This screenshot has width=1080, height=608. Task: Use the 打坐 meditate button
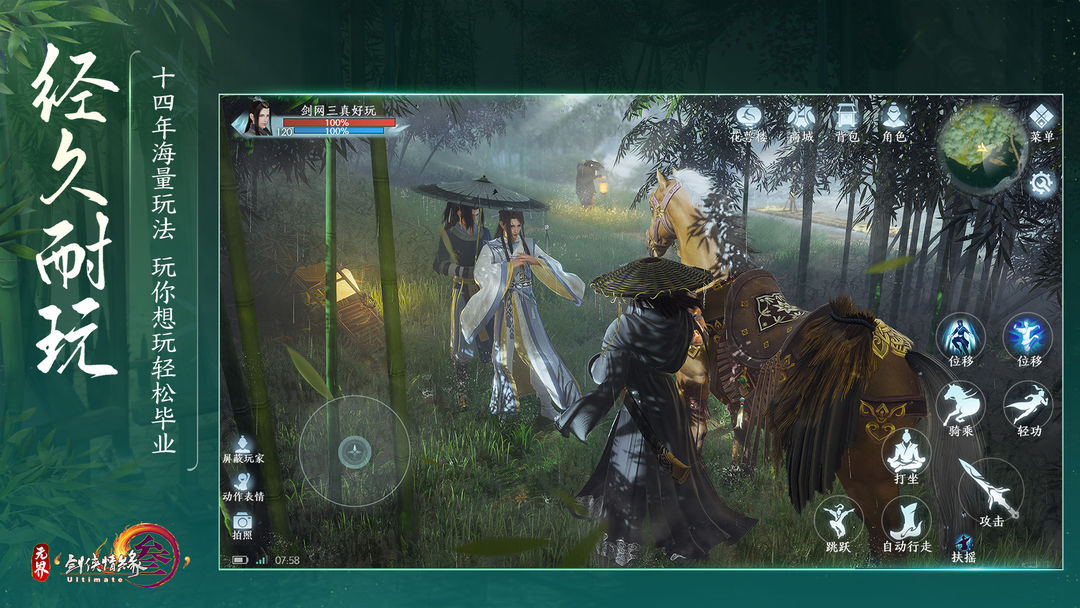pos(906,453)
